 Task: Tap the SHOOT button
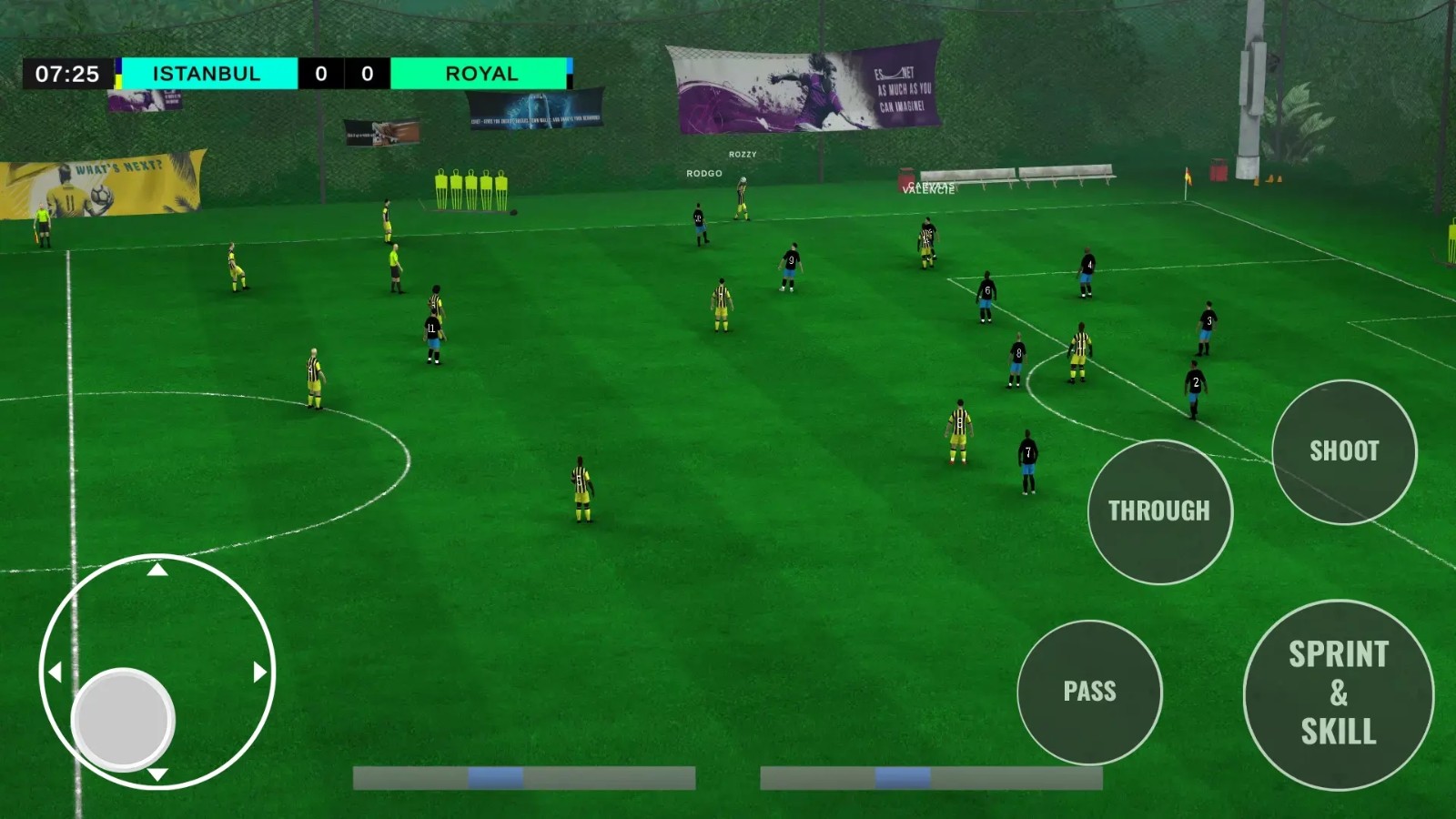tap(1344, 451)
